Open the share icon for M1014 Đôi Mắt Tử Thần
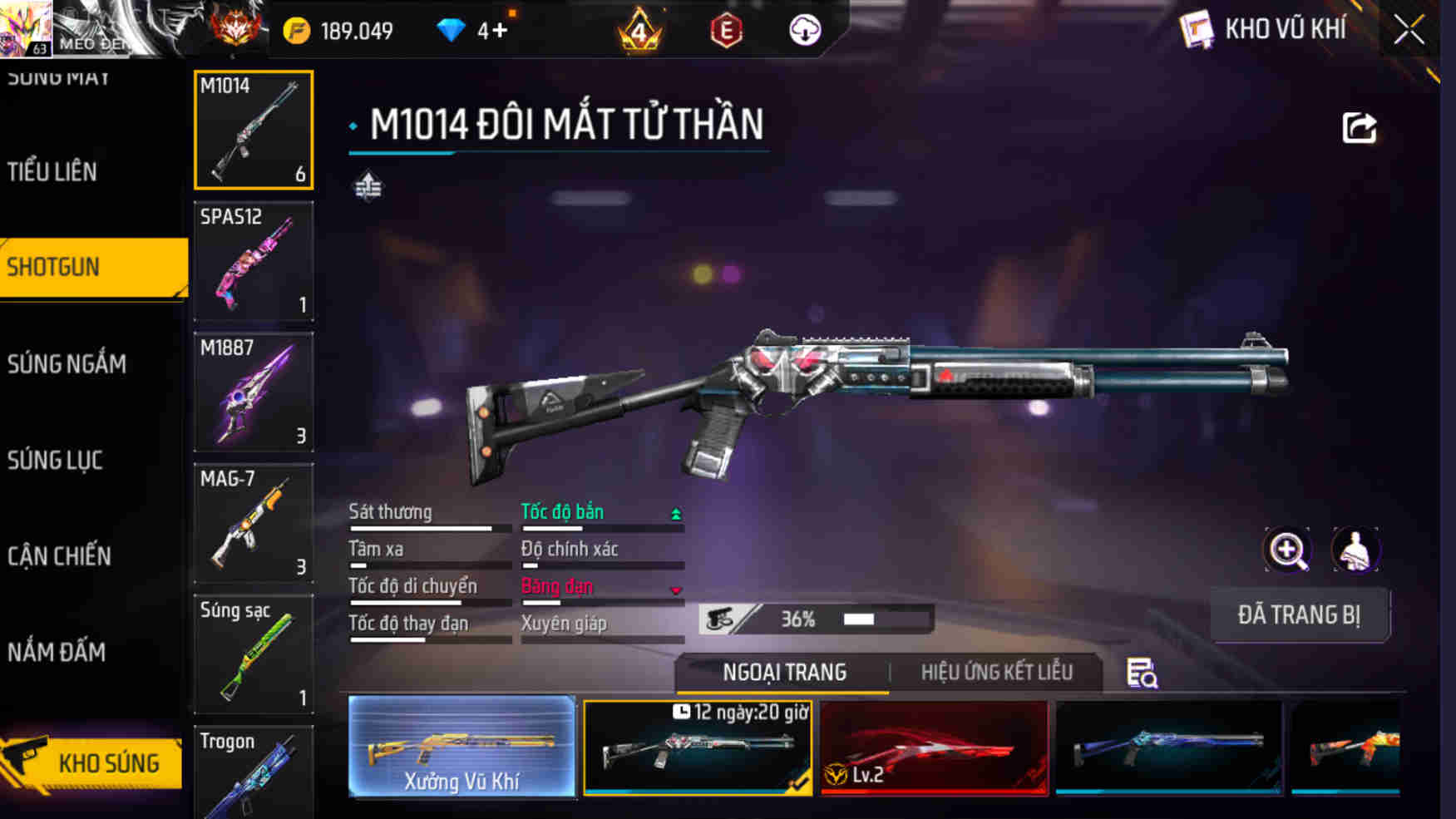This screenshot has height=819, width=1456. 1360,126
